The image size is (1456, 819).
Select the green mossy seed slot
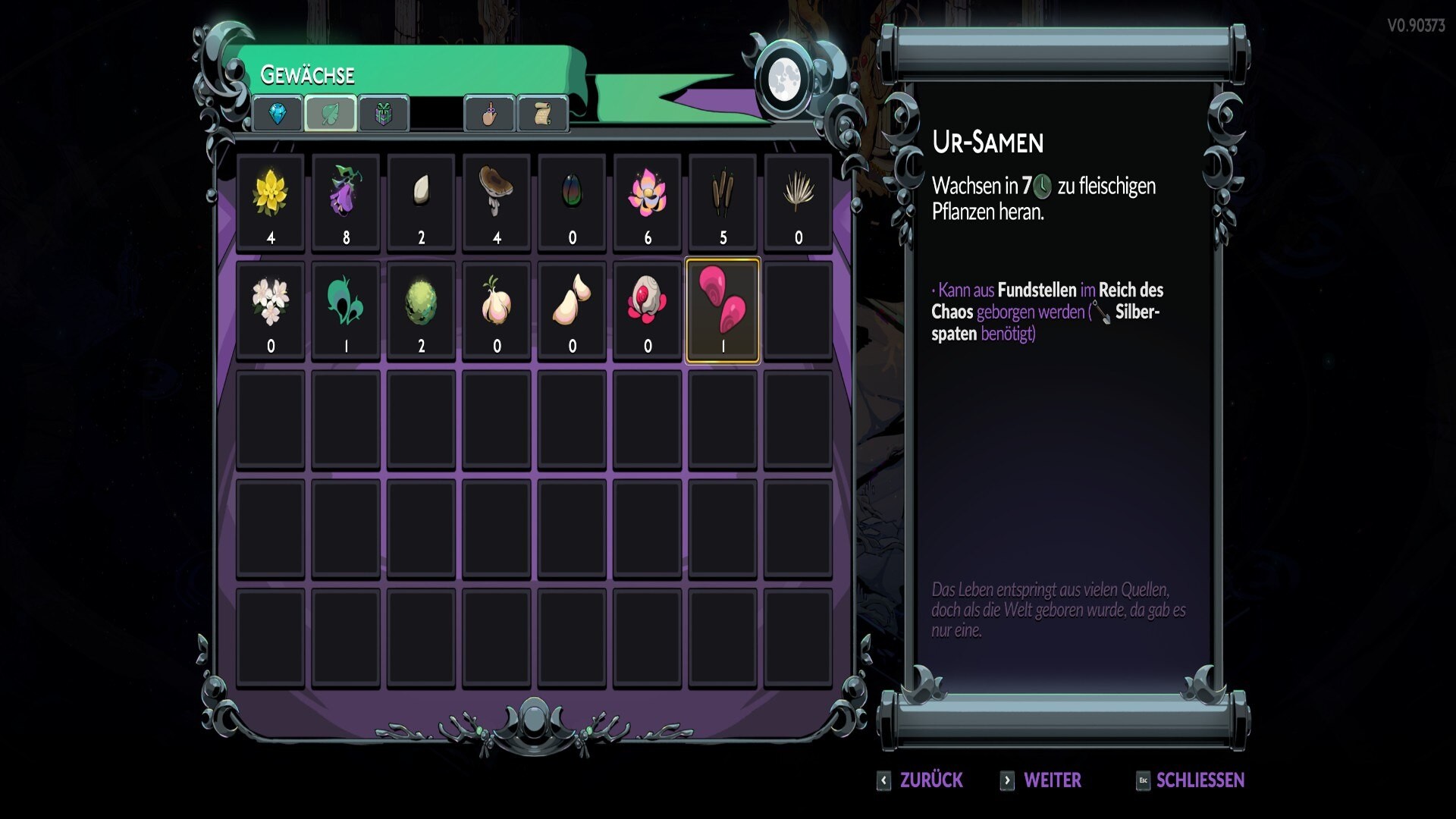tap(421, 311)
